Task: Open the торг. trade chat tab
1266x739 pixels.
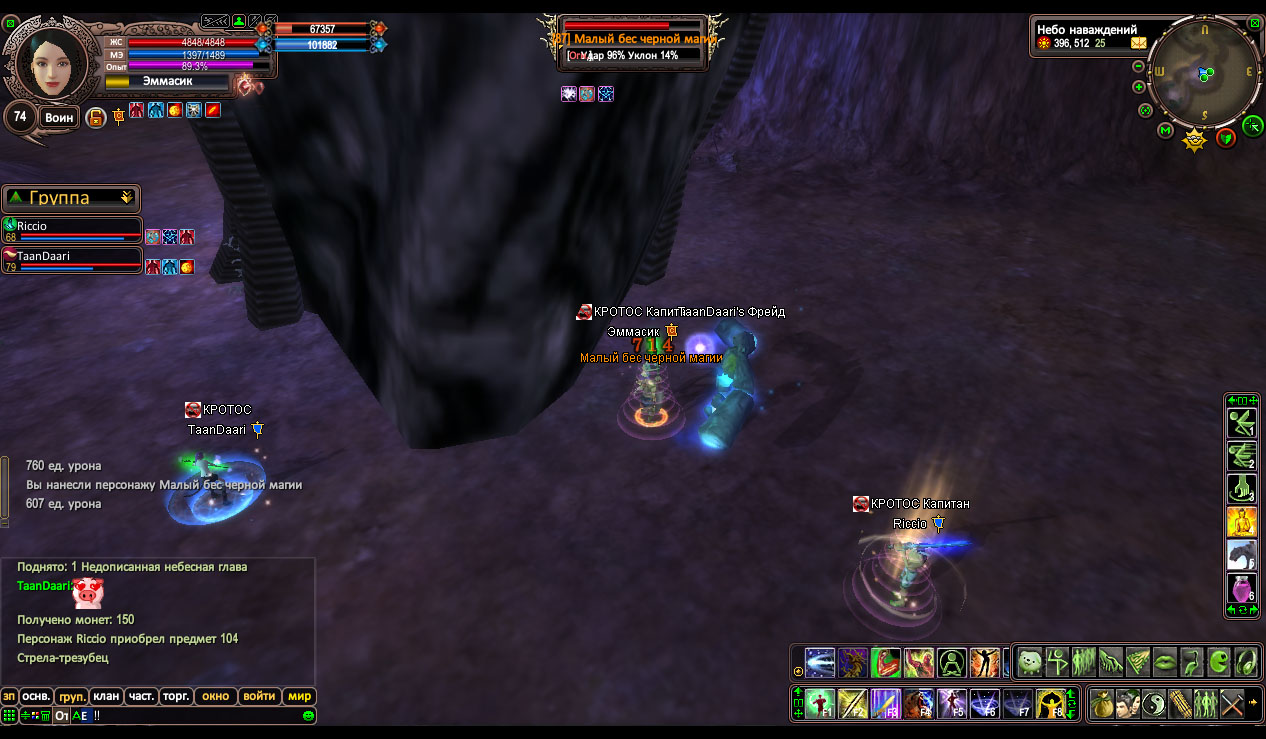Action: click(176, 696)
